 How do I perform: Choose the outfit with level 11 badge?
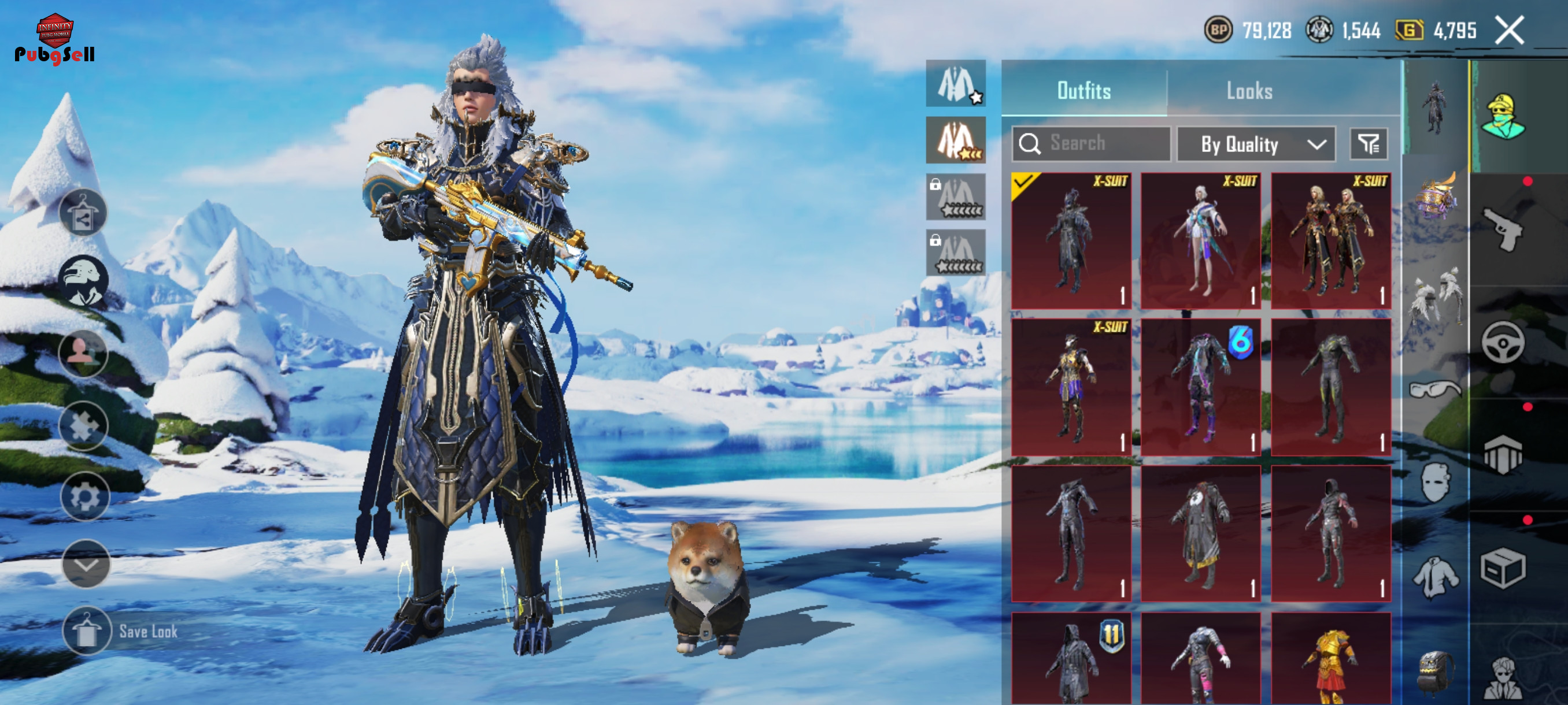click(x=1071, y=658)
